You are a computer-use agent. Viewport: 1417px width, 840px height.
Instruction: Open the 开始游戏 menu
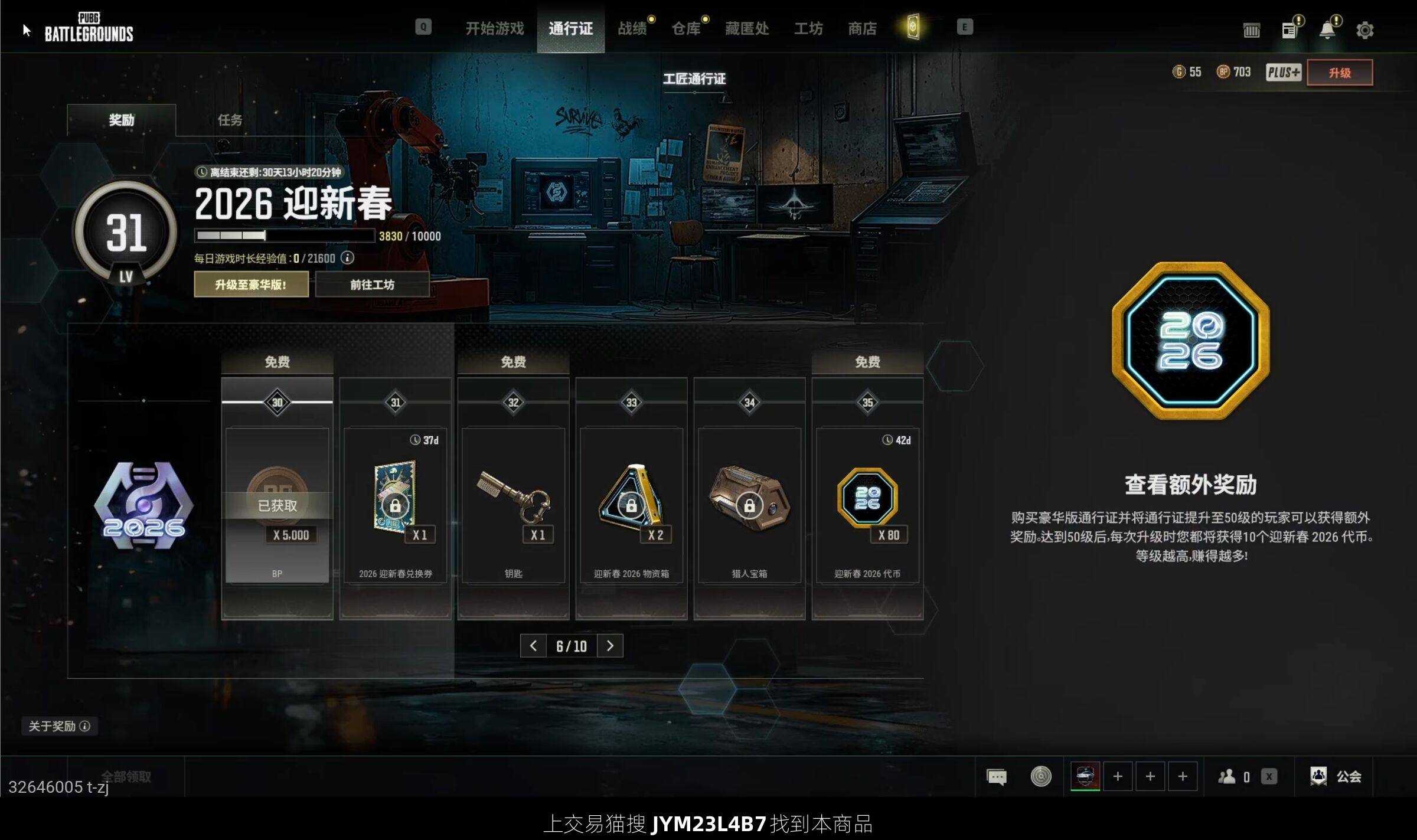494,28
